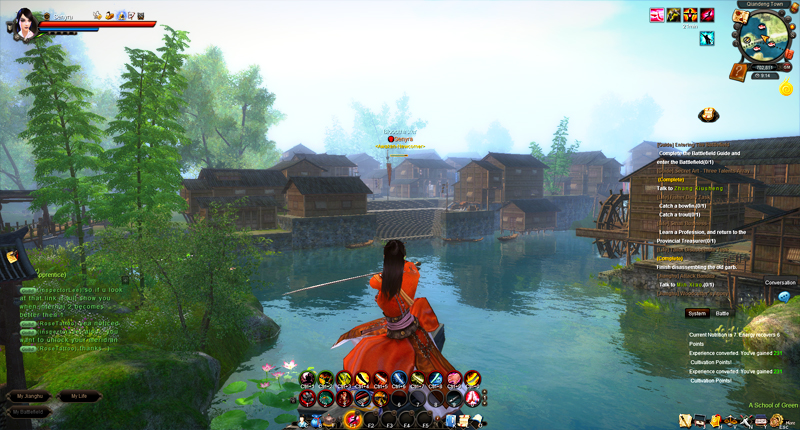Open the Conversation chat bubble
This screenshot has height=430, width=800.
click(x=784, y=297)
